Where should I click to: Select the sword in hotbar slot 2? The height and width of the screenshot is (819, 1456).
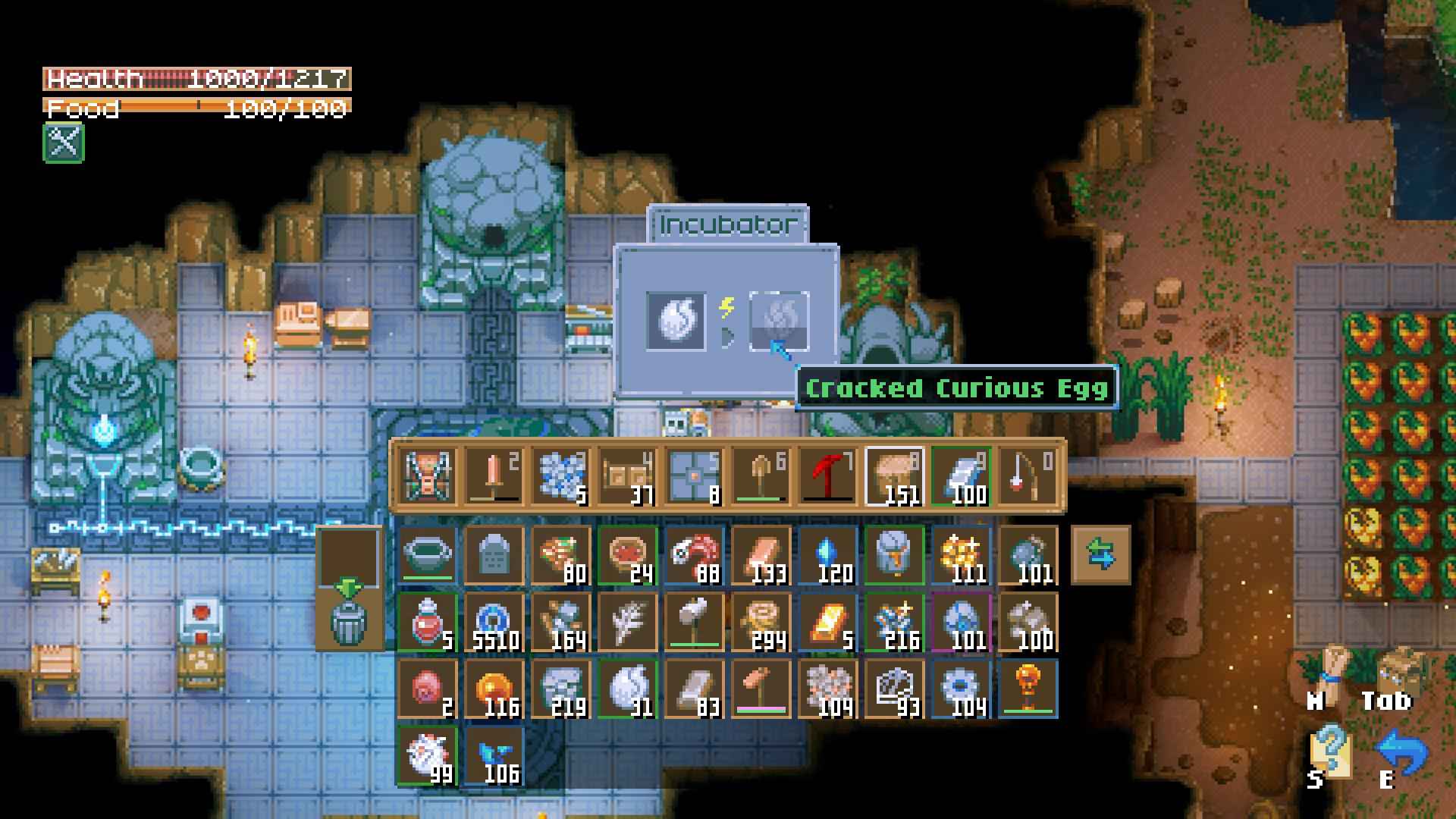pyautogui.click(x=494, y=477)
